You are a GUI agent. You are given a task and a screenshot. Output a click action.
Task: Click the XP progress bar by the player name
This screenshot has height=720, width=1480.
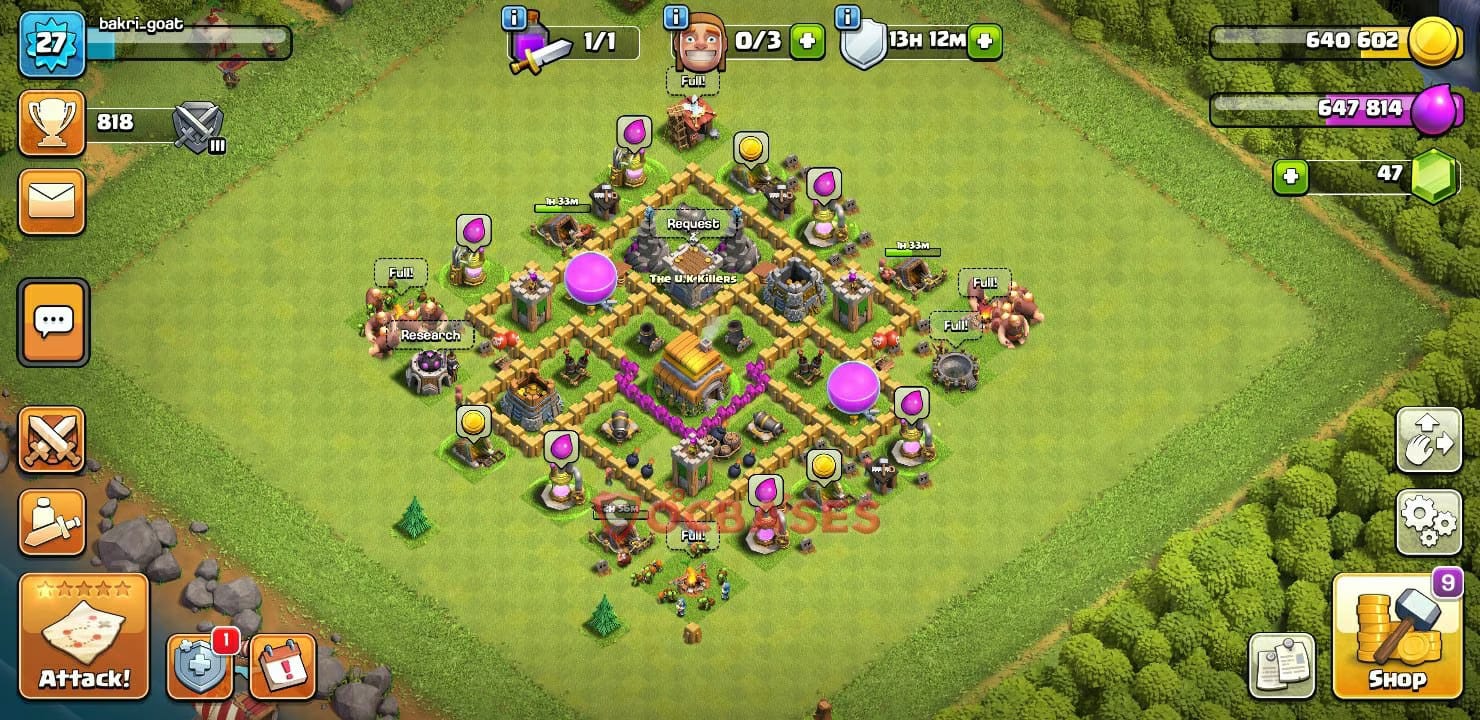(x=190, y=42)
